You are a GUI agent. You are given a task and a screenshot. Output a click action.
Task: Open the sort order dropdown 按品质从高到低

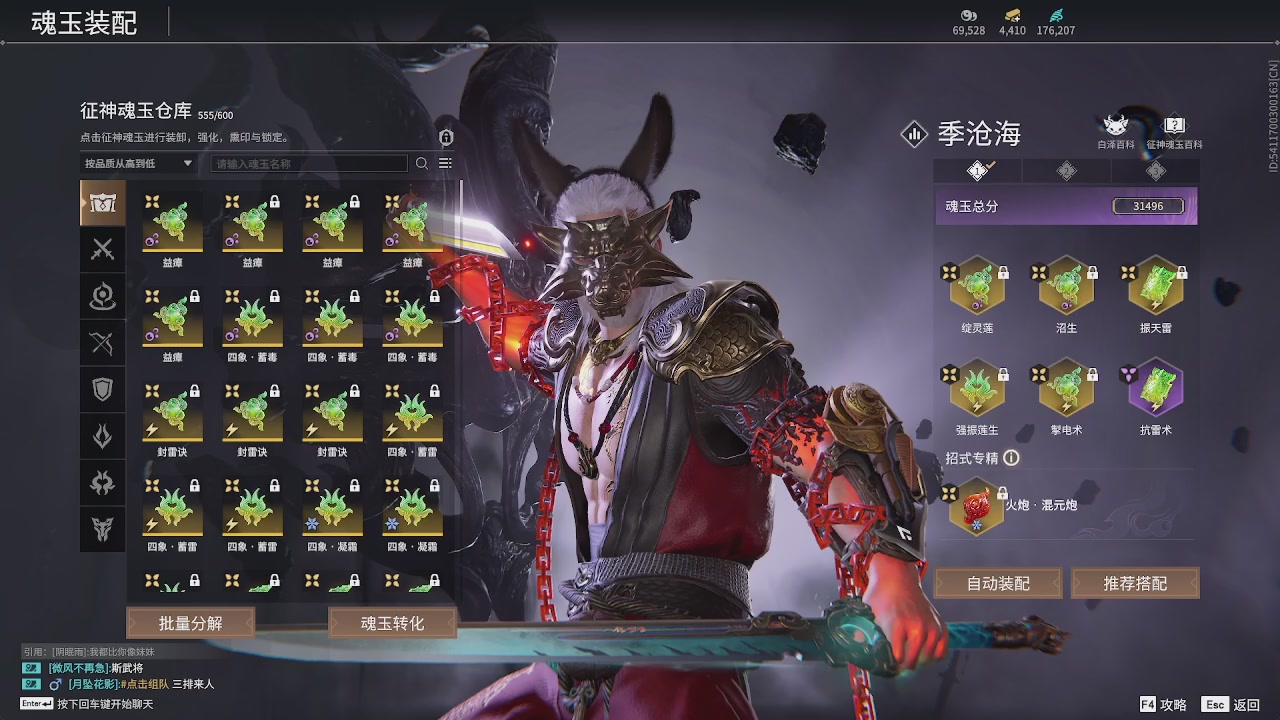pos(139,164)
